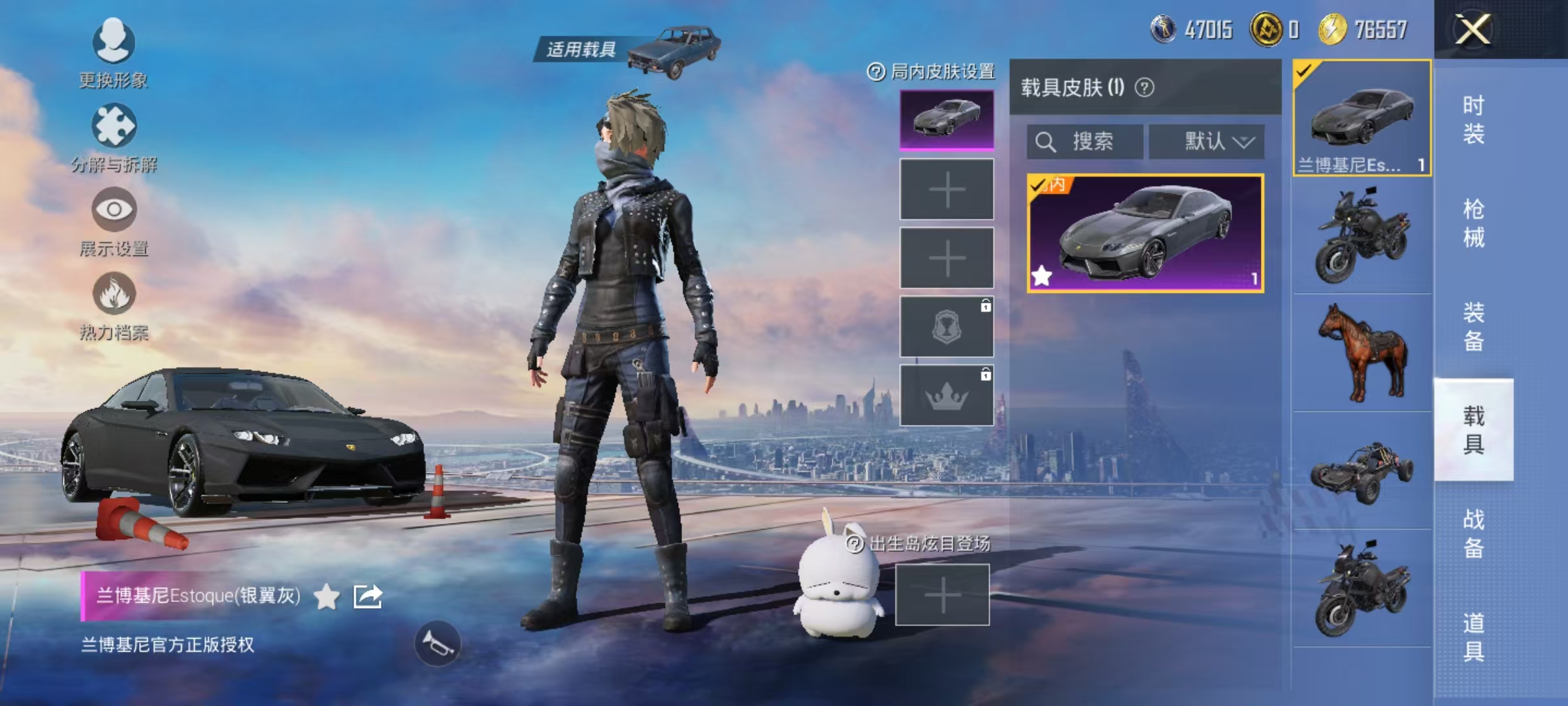
Task: Switch to the 枪械 firearms tab
Action: [x=1473, y=223]
